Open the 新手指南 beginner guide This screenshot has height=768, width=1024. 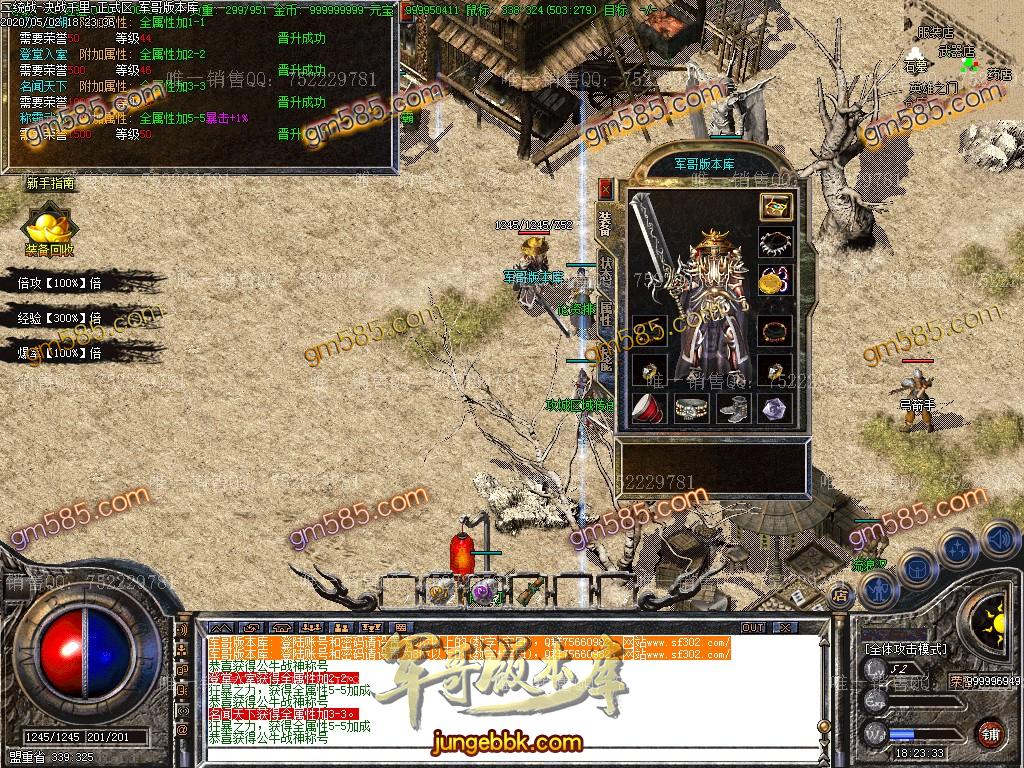50,183
